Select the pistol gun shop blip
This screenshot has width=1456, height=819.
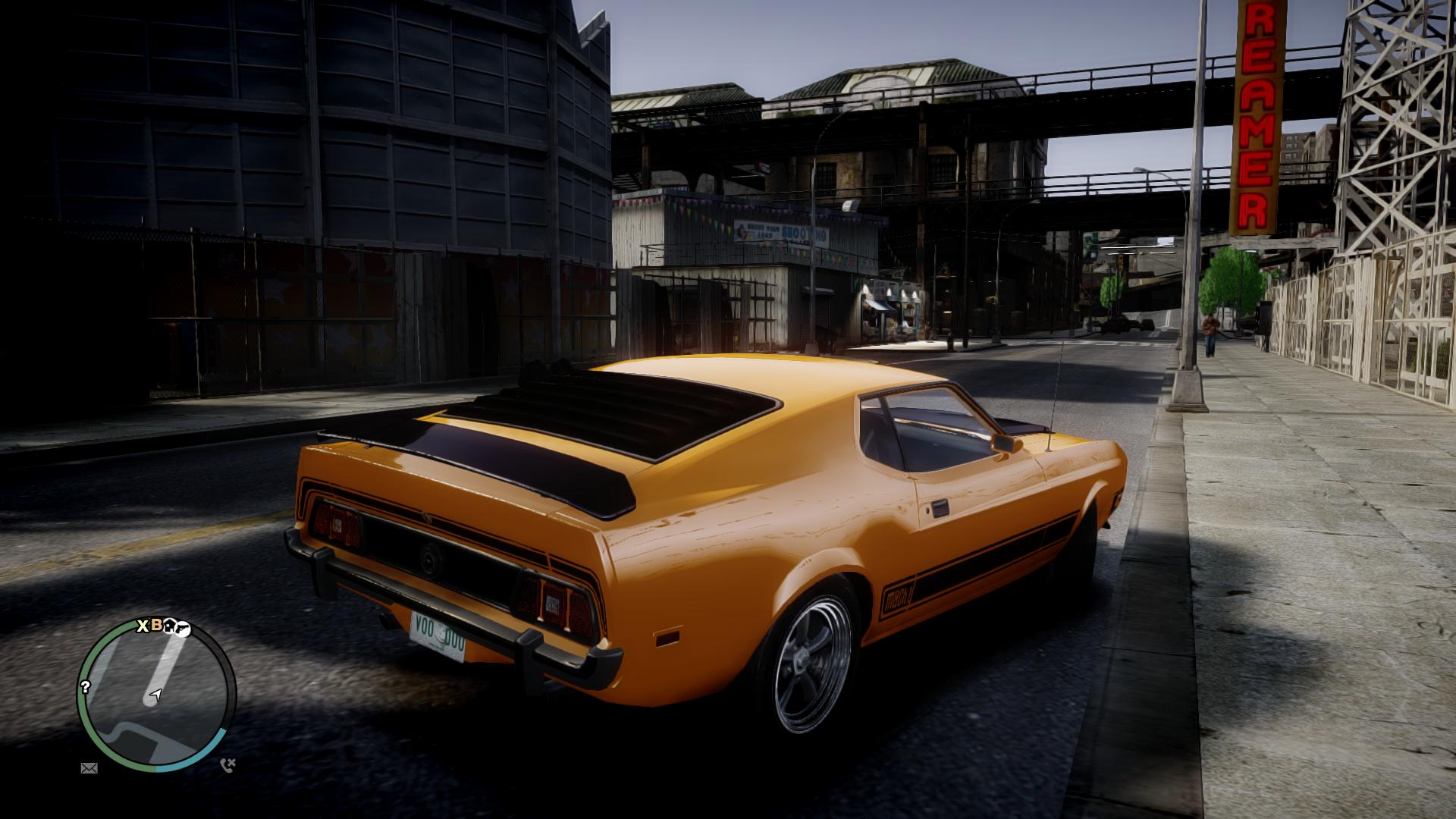tap(182, 628)
